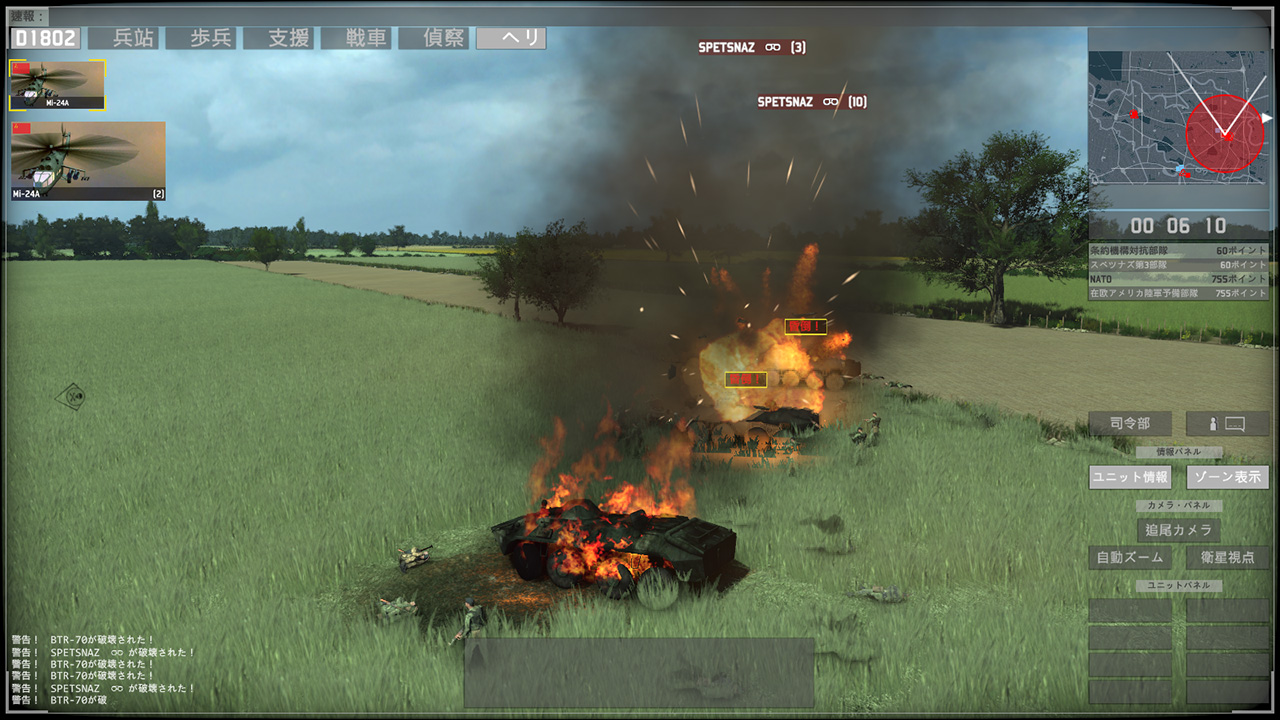Choose the ヘリ helicopter tab
The width and height of the screenshot is (1280, 720).
click(x=511, y=38)
